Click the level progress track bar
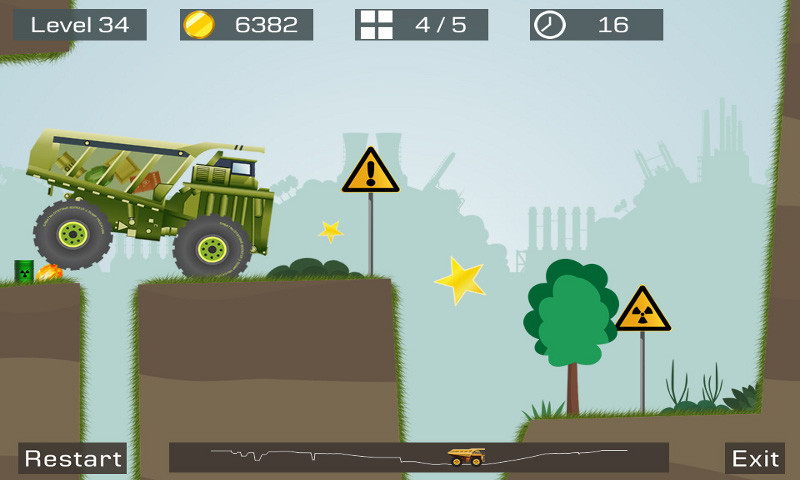800x480 pixels. (418, 457)
